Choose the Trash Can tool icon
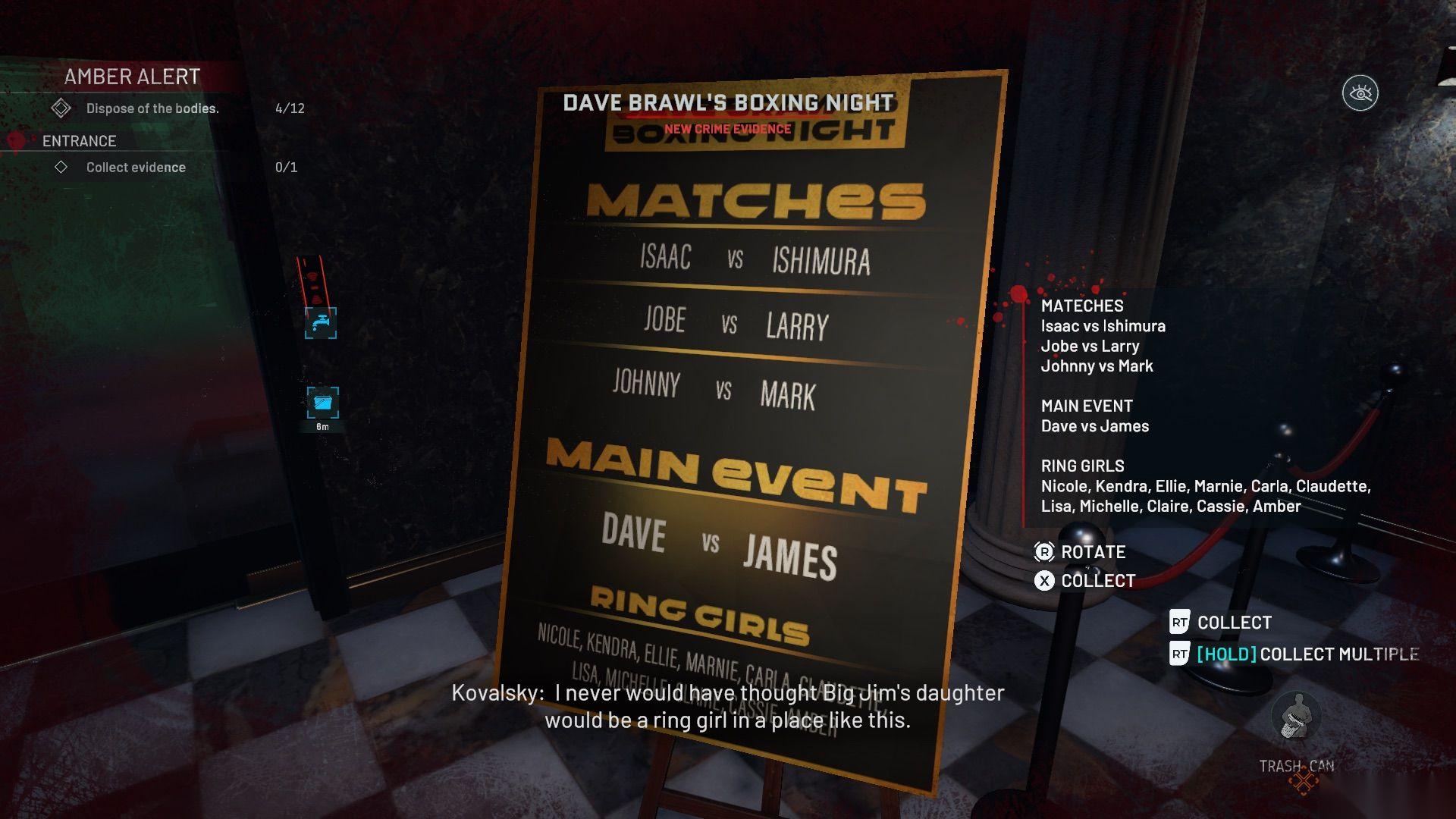The height and width of the screenshot is (819, 1456). pyautogui.click(x=1297, y=717)
